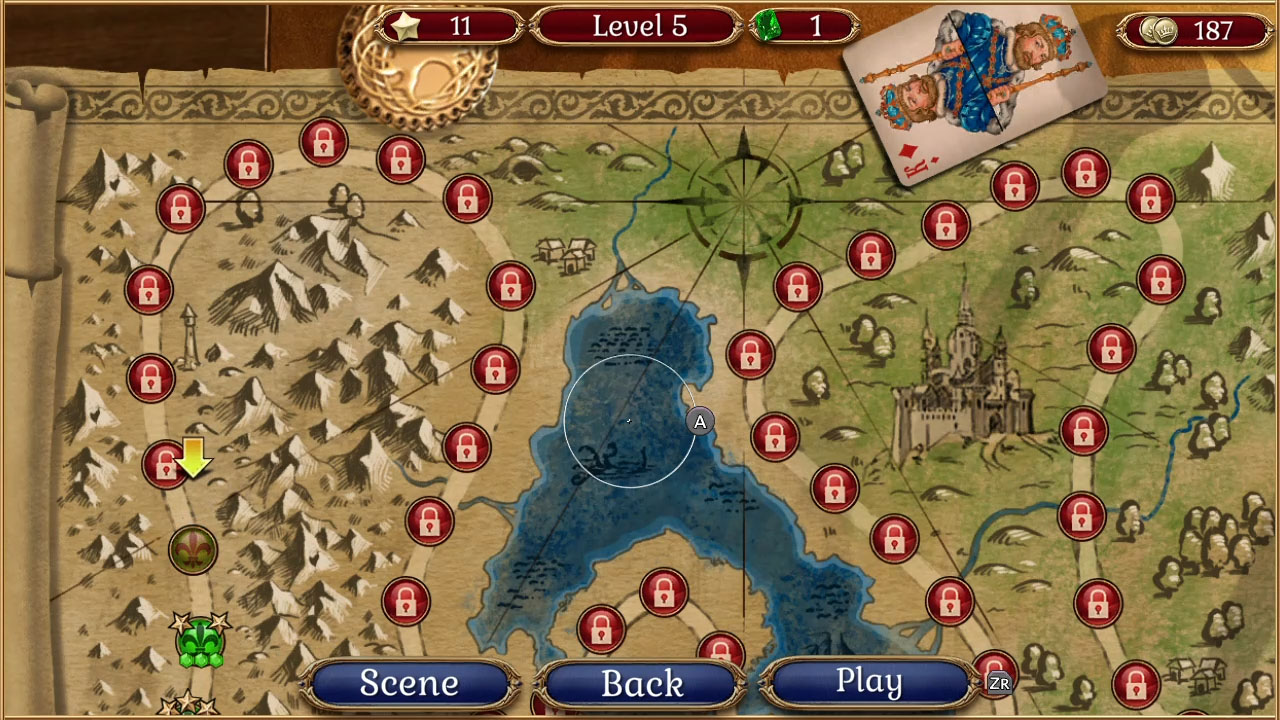Open the gold coin currency counter
This screenshot has width=1280, height=720.
1196,27
